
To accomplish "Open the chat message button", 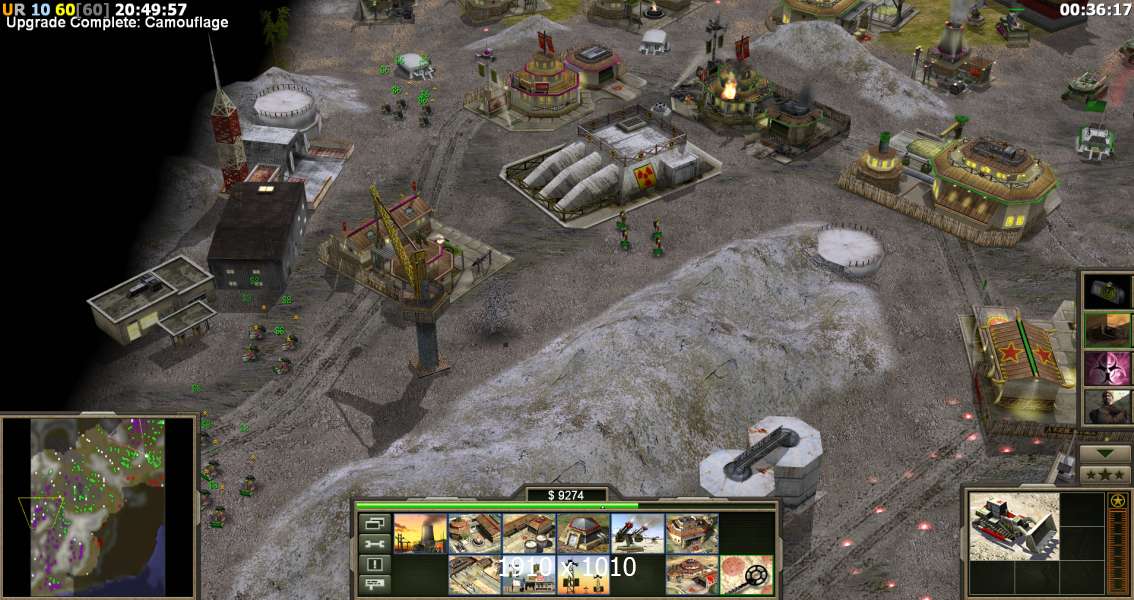I will coord(375,583).
